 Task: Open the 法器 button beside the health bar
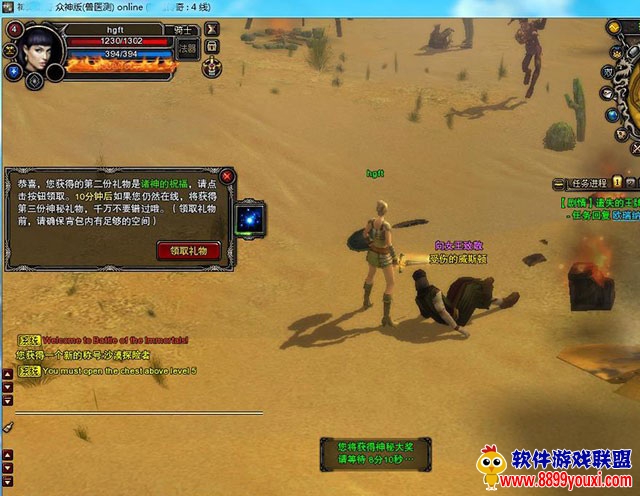187,48
